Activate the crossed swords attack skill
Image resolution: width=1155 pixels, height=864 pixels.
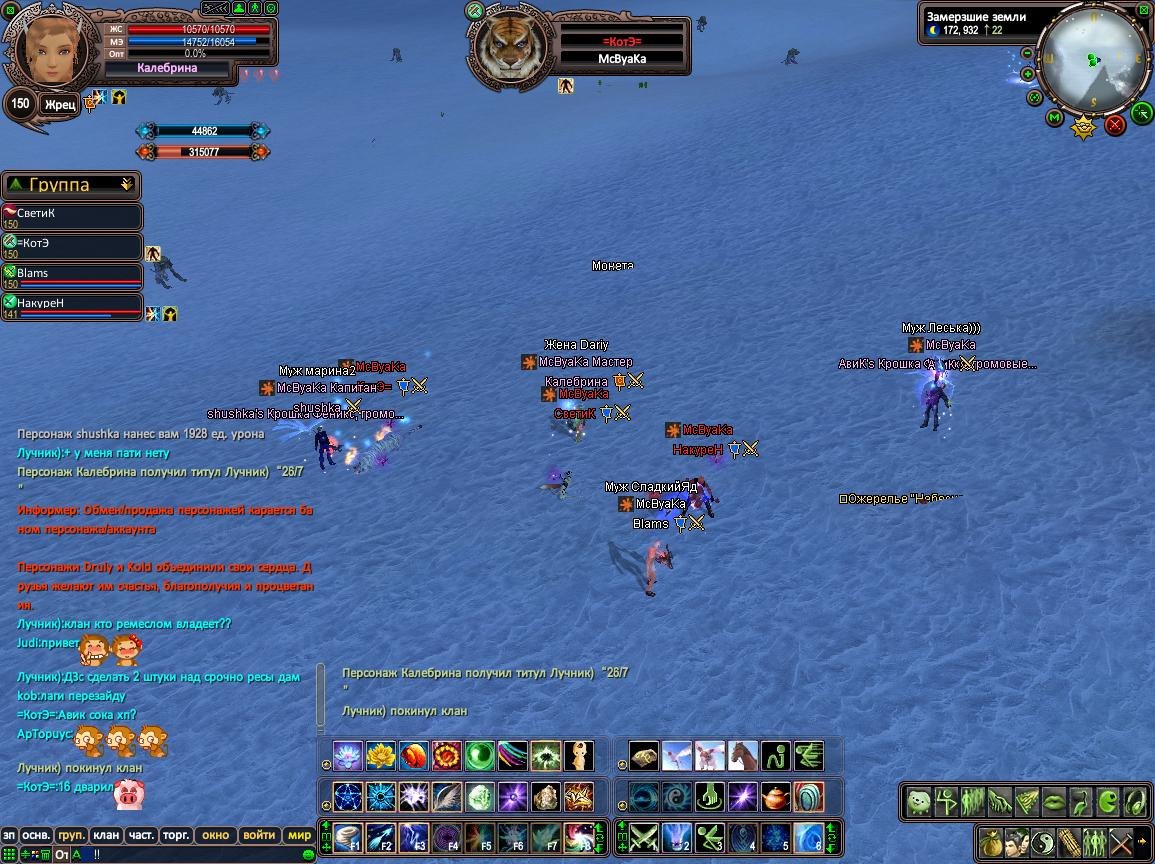pyautogui.click(x=644, y=836)
